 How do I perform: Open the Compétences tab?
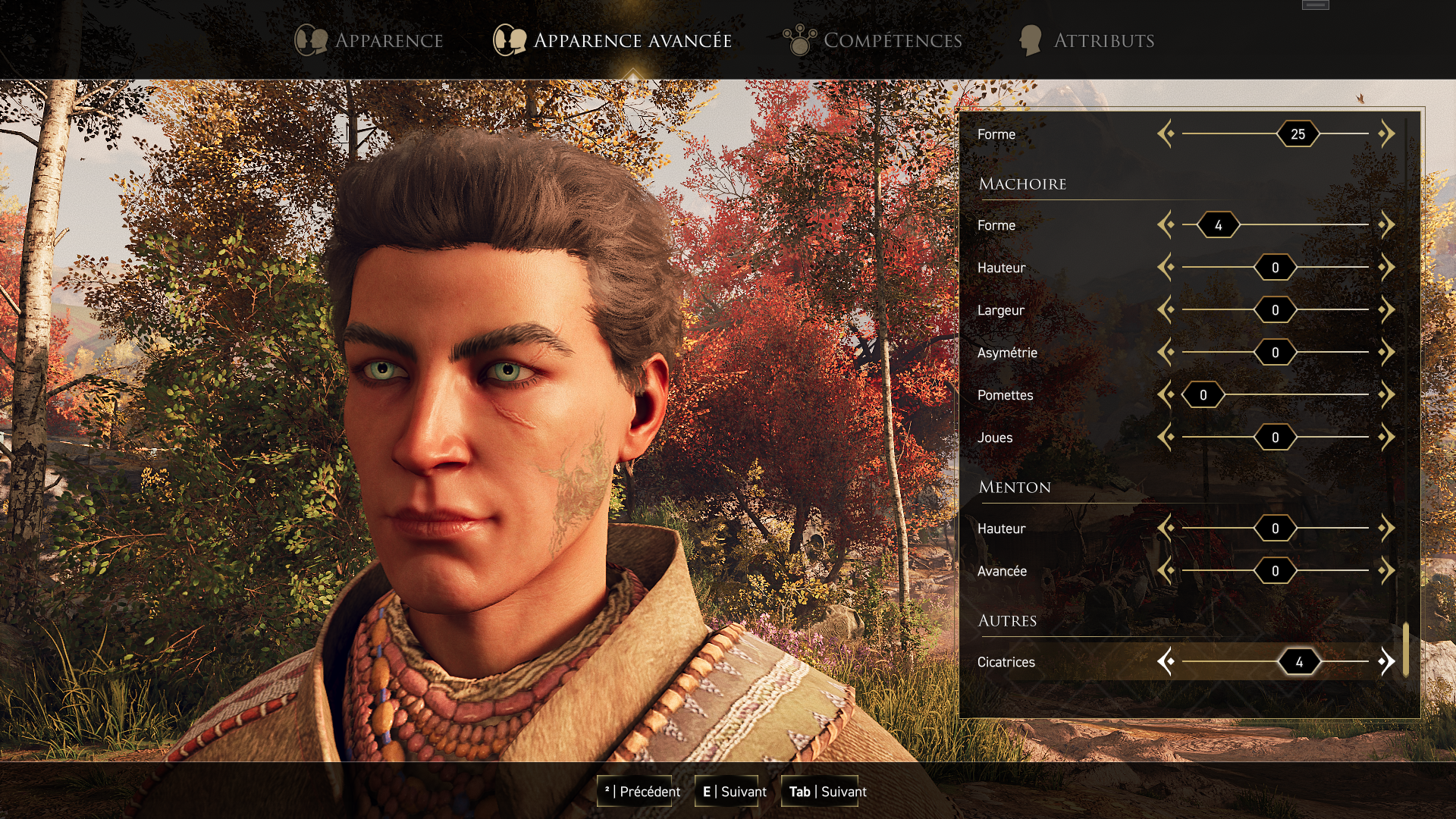(873, 40)
